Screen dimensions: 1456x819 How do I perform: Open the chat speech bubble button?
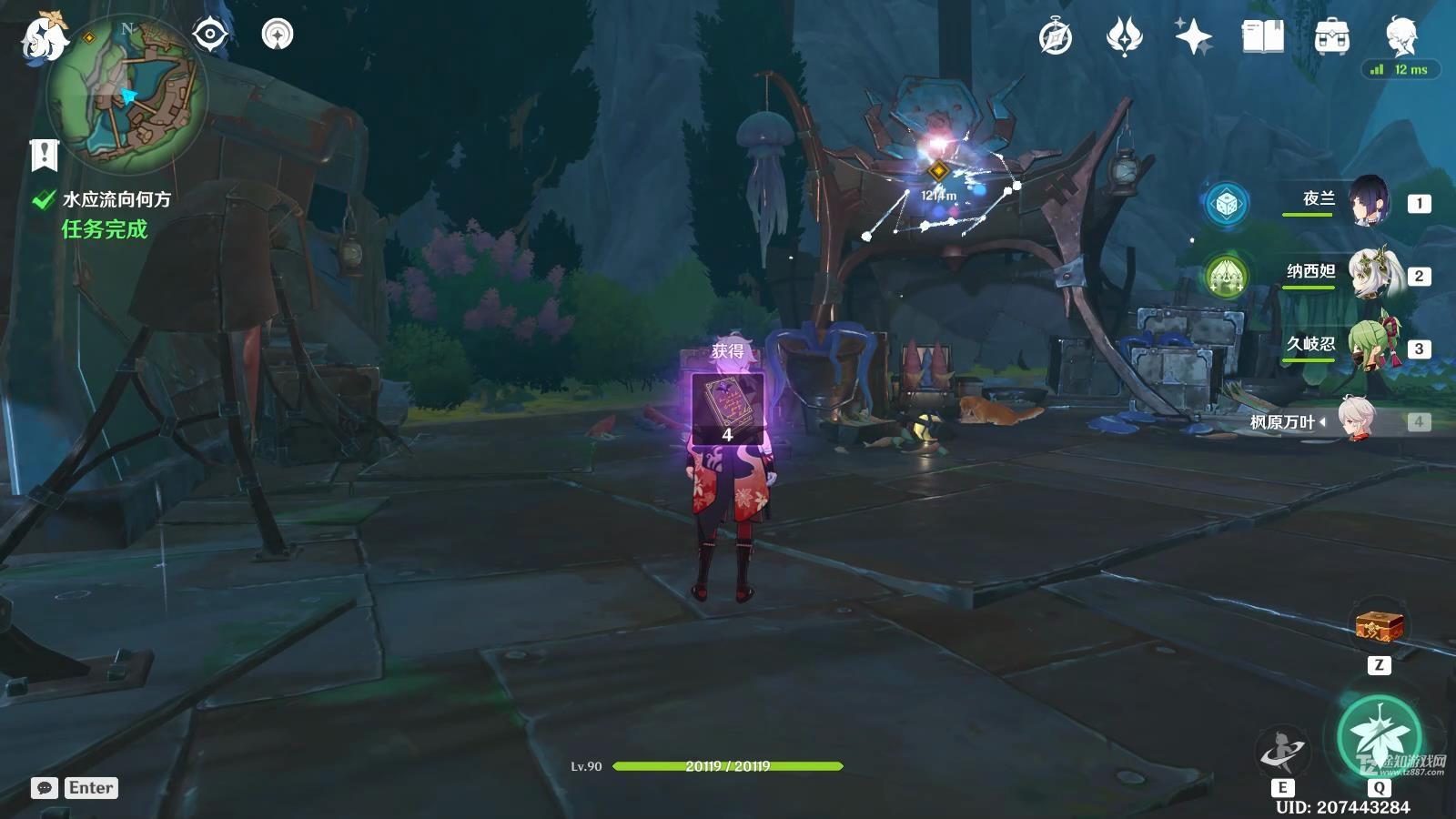[45, 788]
